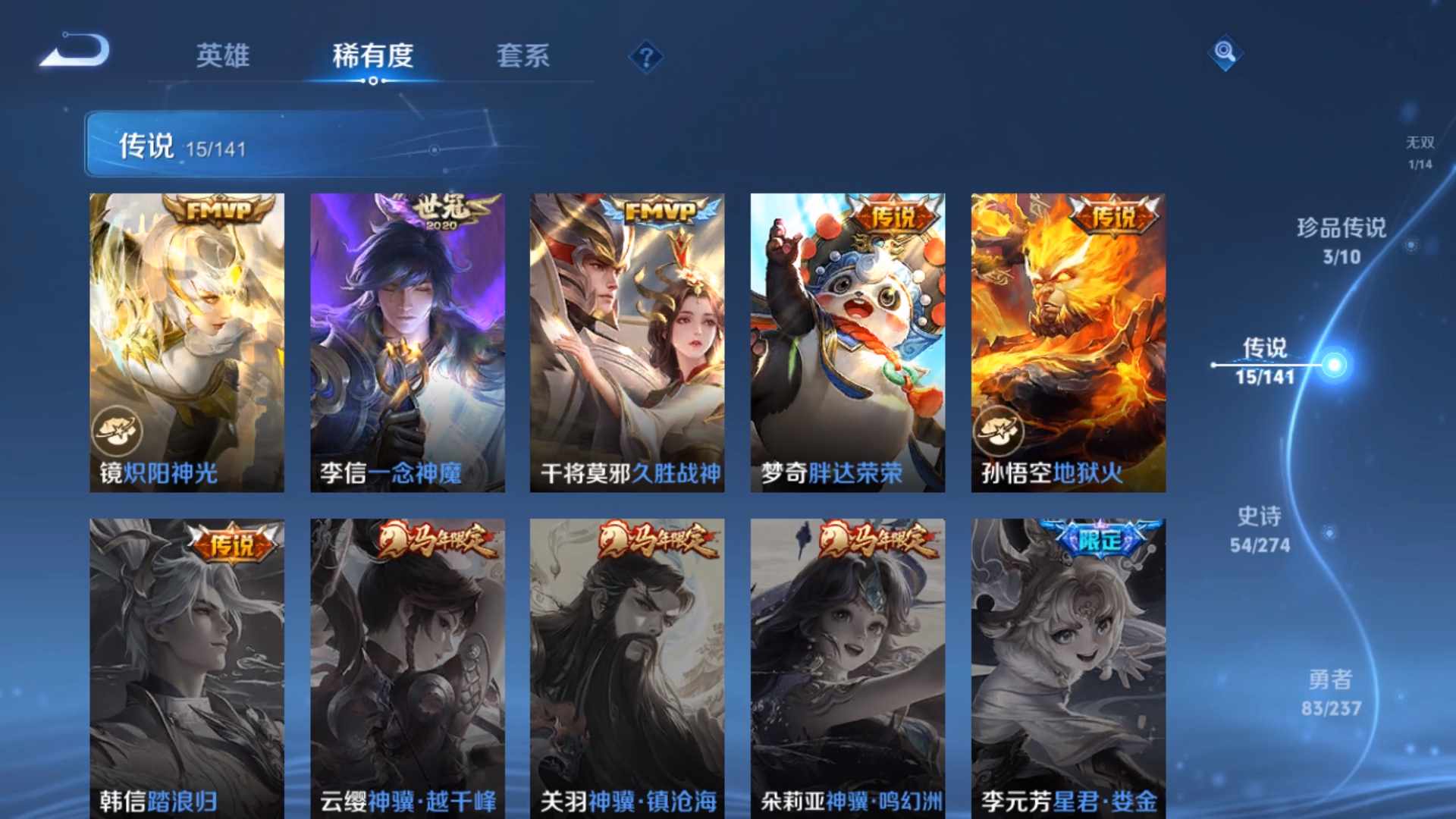Open the 套系 tab
The width and height of the screenshot is (1456, 819).
tap(522, 55)
